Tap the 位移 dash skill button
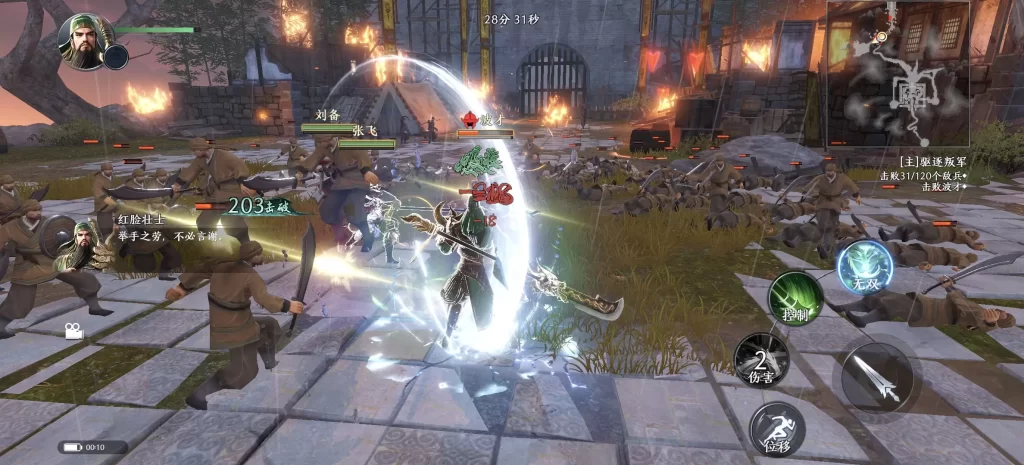1024x465 pixels. (777, 429)
